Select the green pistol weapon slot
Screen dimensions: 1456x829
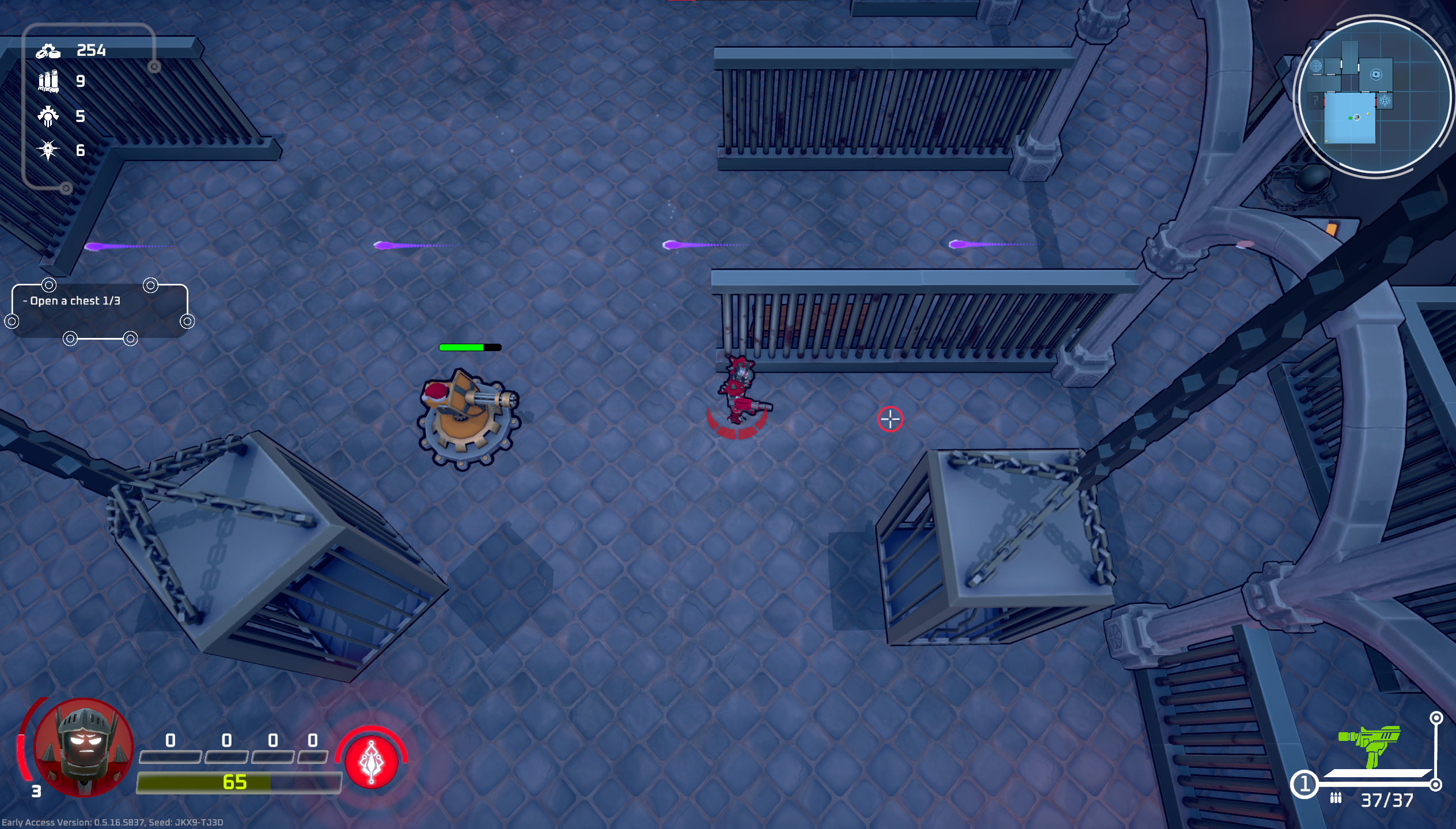coord(1370,746)
